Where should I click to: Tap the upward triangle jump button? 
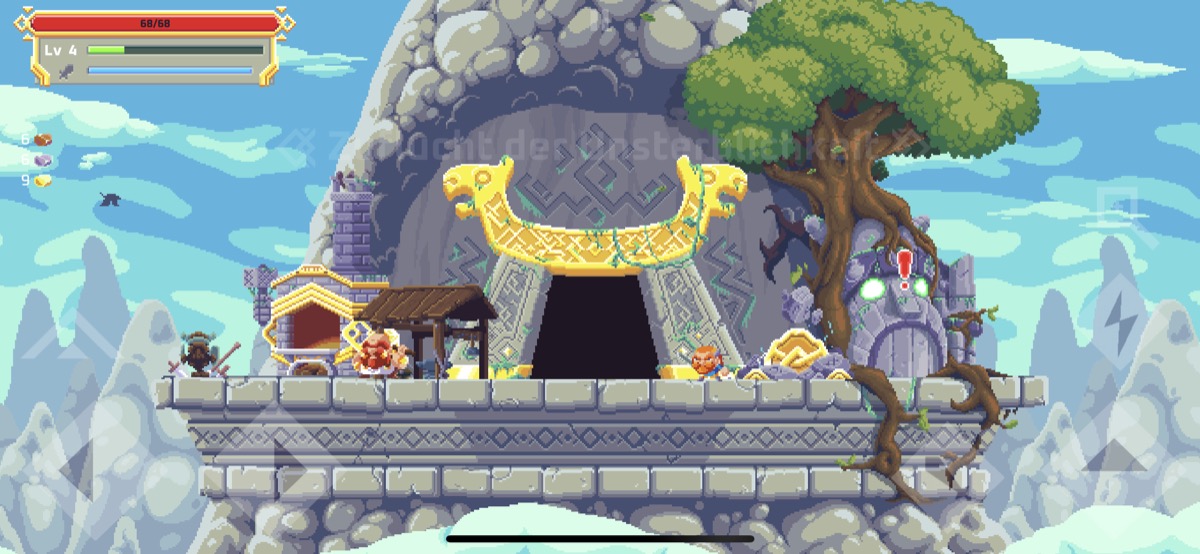[x=1117, y=455]
